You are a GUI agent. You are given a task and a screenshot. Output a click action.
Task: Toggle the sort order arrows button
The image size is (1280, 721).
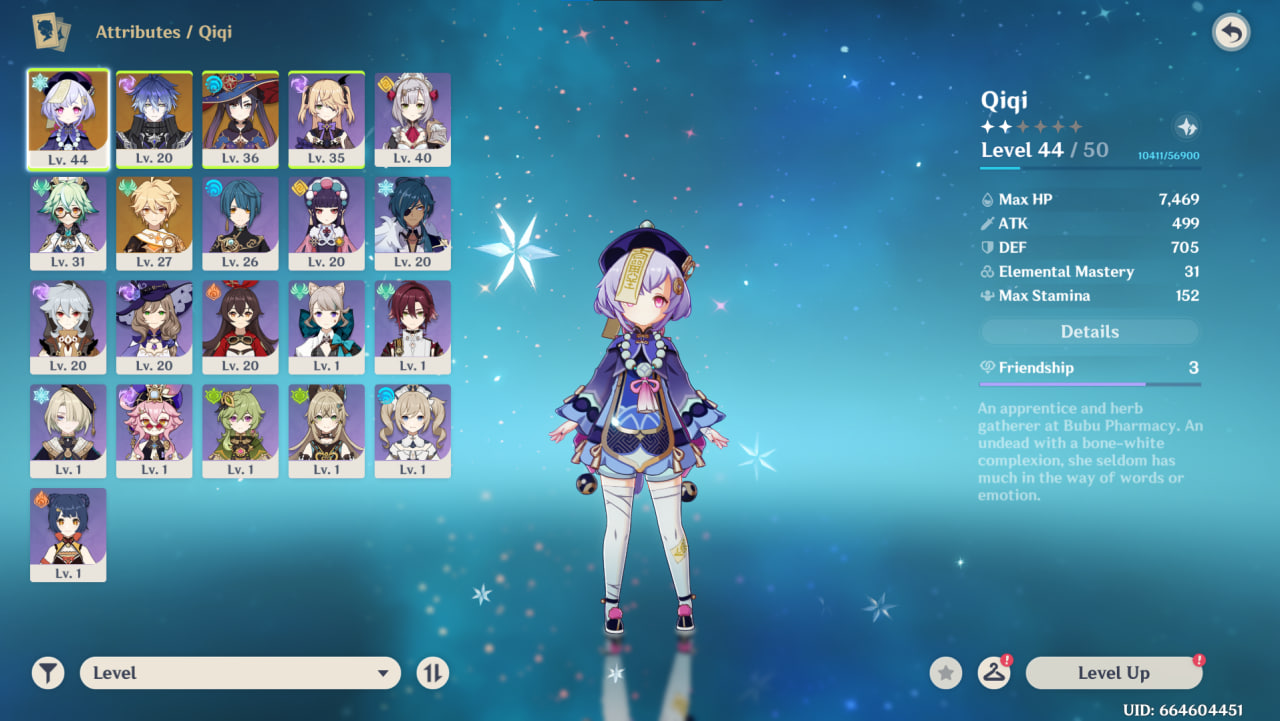pyautogui.click(x=432, y=673)
